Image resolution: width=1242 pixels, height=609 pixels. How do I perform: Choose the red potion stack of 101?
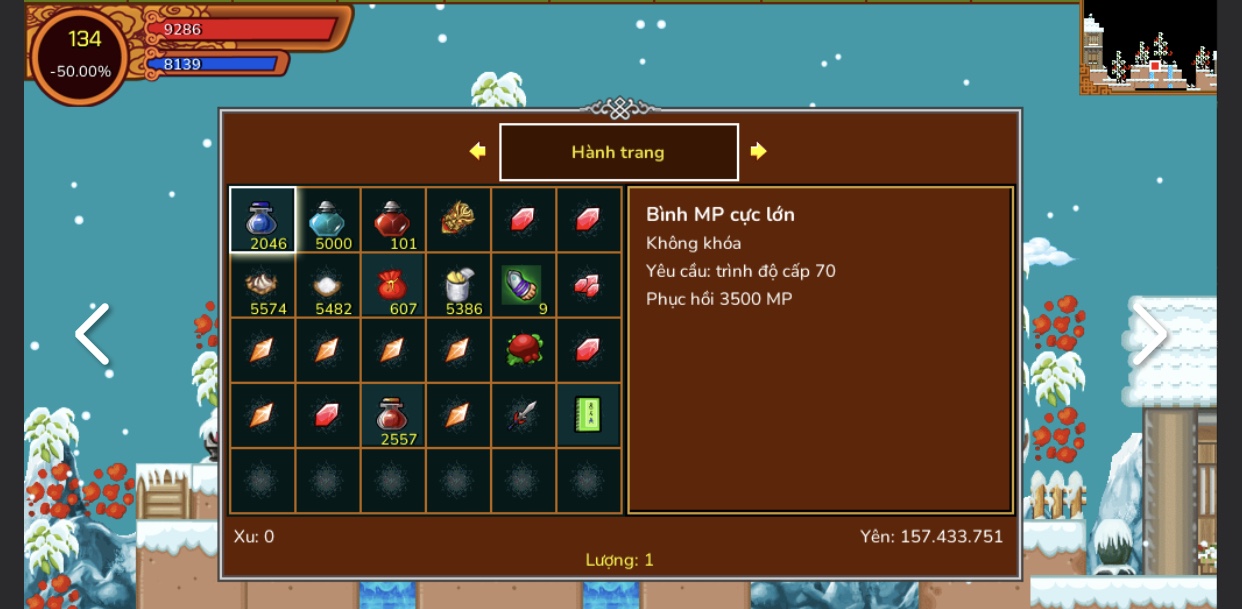[392, 220]
